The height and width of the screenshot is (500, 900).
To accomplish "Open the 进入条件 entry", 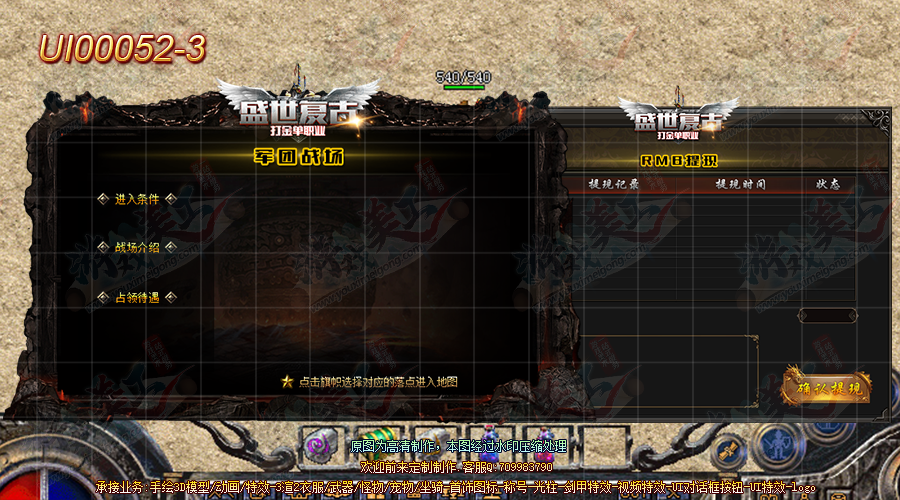I will pos(137,199).
